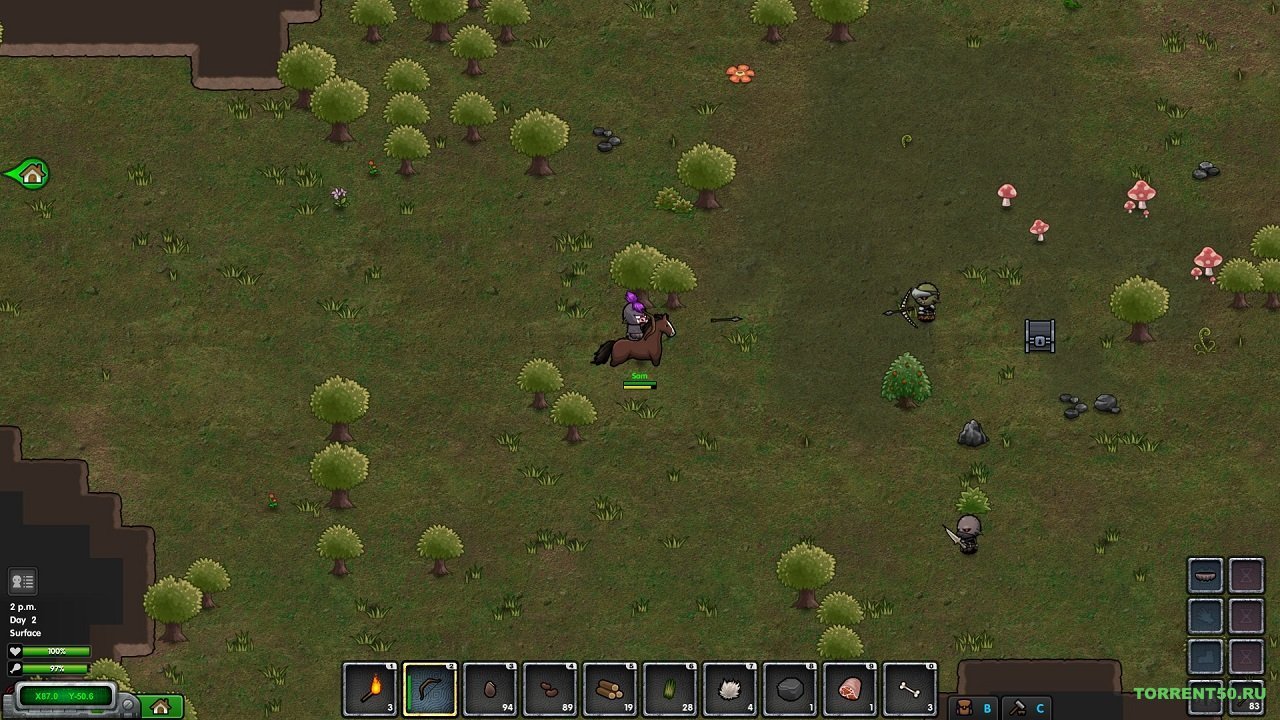Open the character list panel icon
Image resolution: width=1280 pixels, height=720 pixels.
pos(22,581)
